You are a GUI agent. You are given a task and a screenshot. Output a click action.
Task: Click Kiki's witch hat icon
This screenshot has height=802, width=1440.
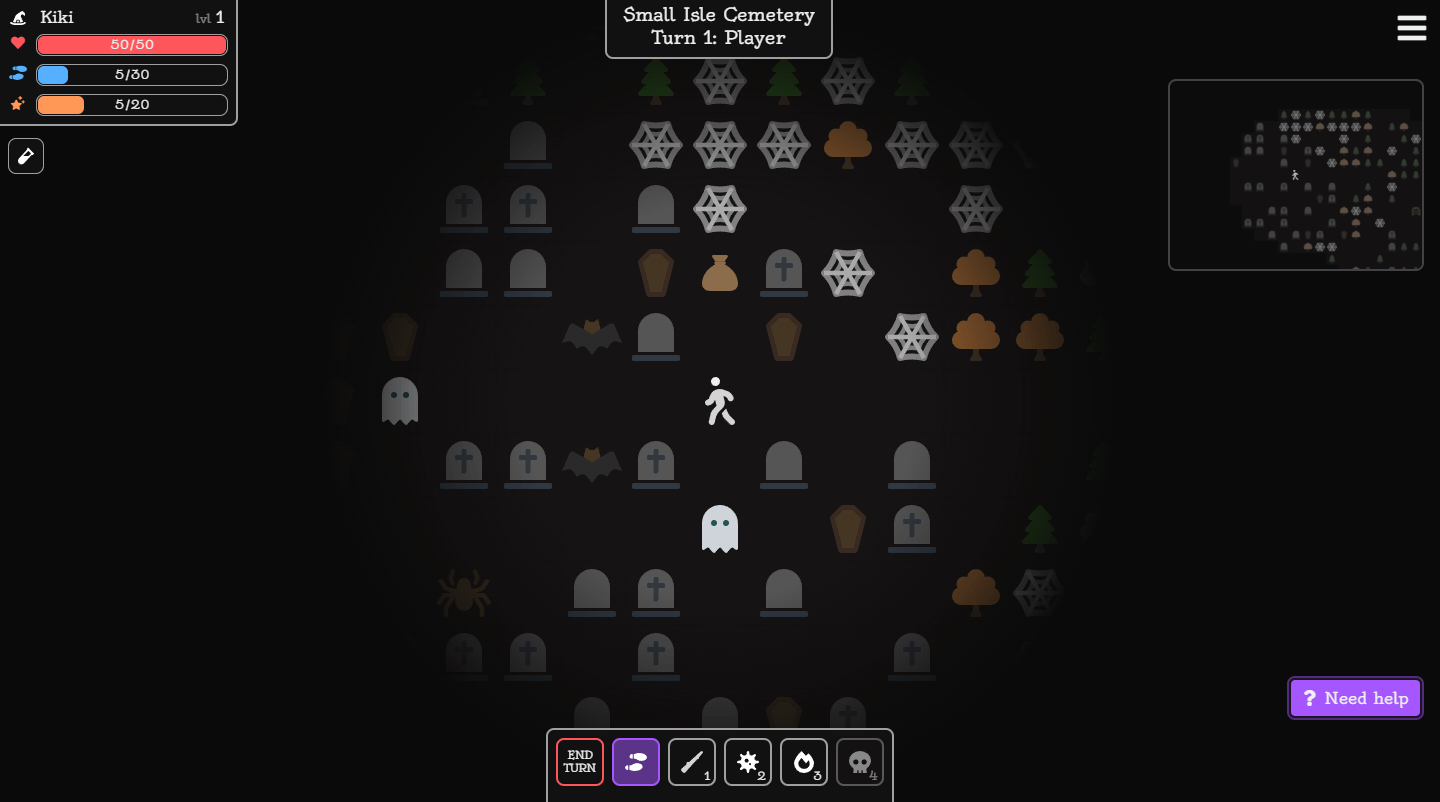(16, 16)
